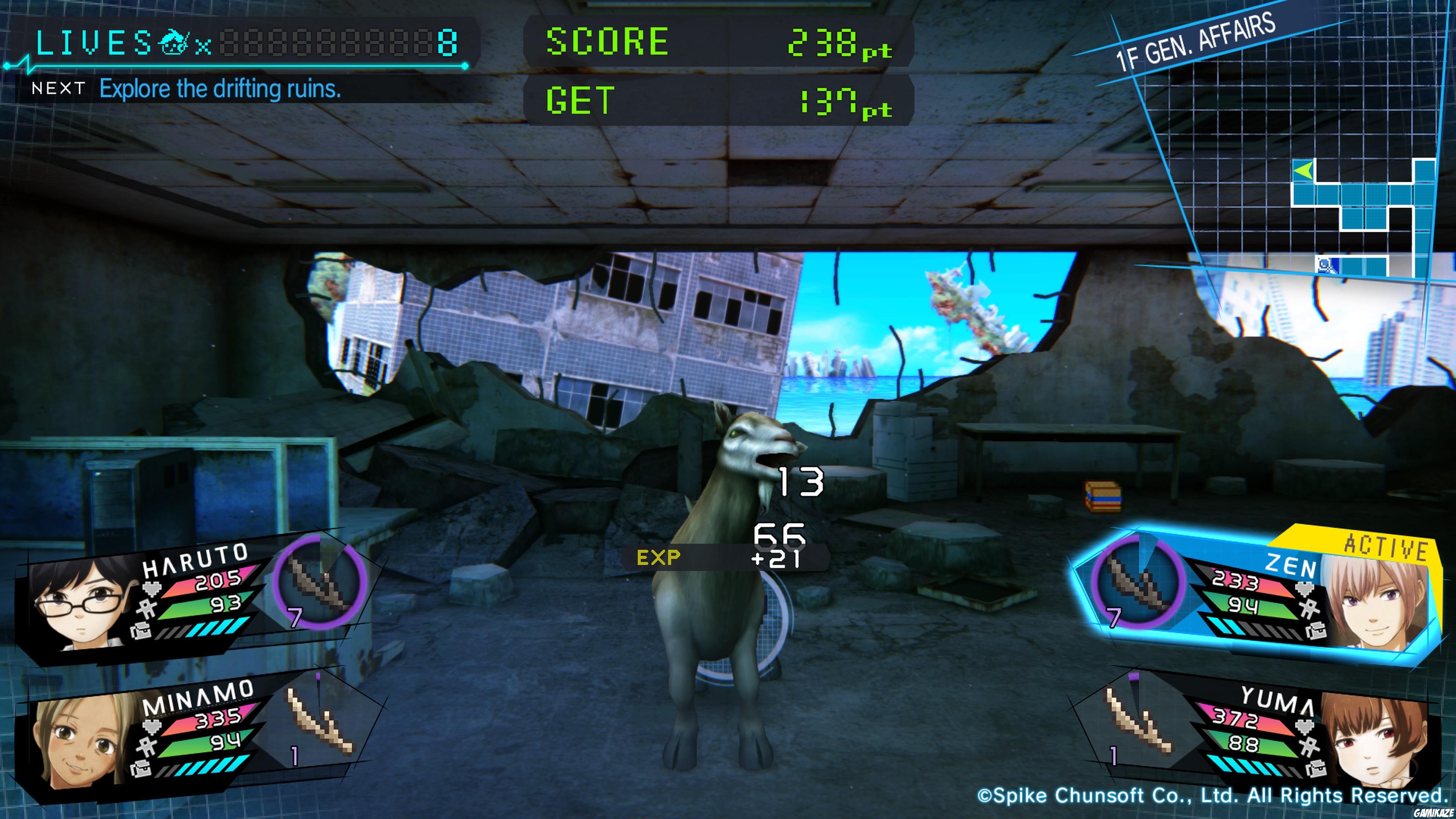Click Haruto's dark feather weapon icon
Image resolution: width=1456 pixels, height=819 pixels.
click(x=320, y=582)
